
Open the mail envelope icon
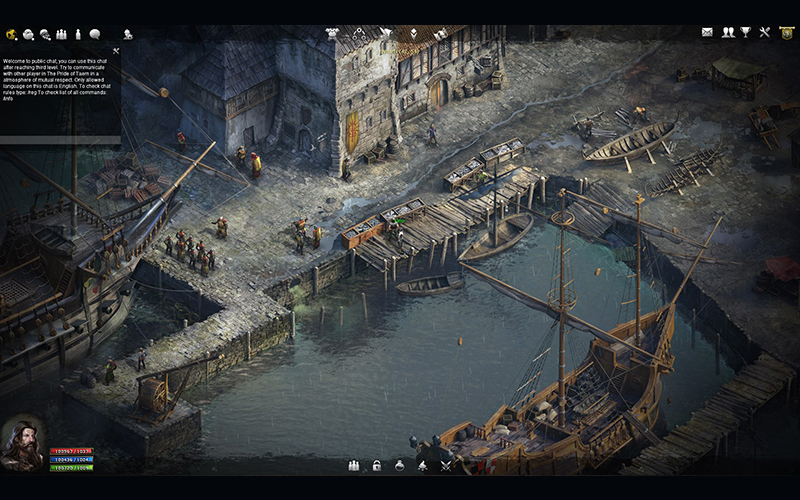(x=707, y=33)
